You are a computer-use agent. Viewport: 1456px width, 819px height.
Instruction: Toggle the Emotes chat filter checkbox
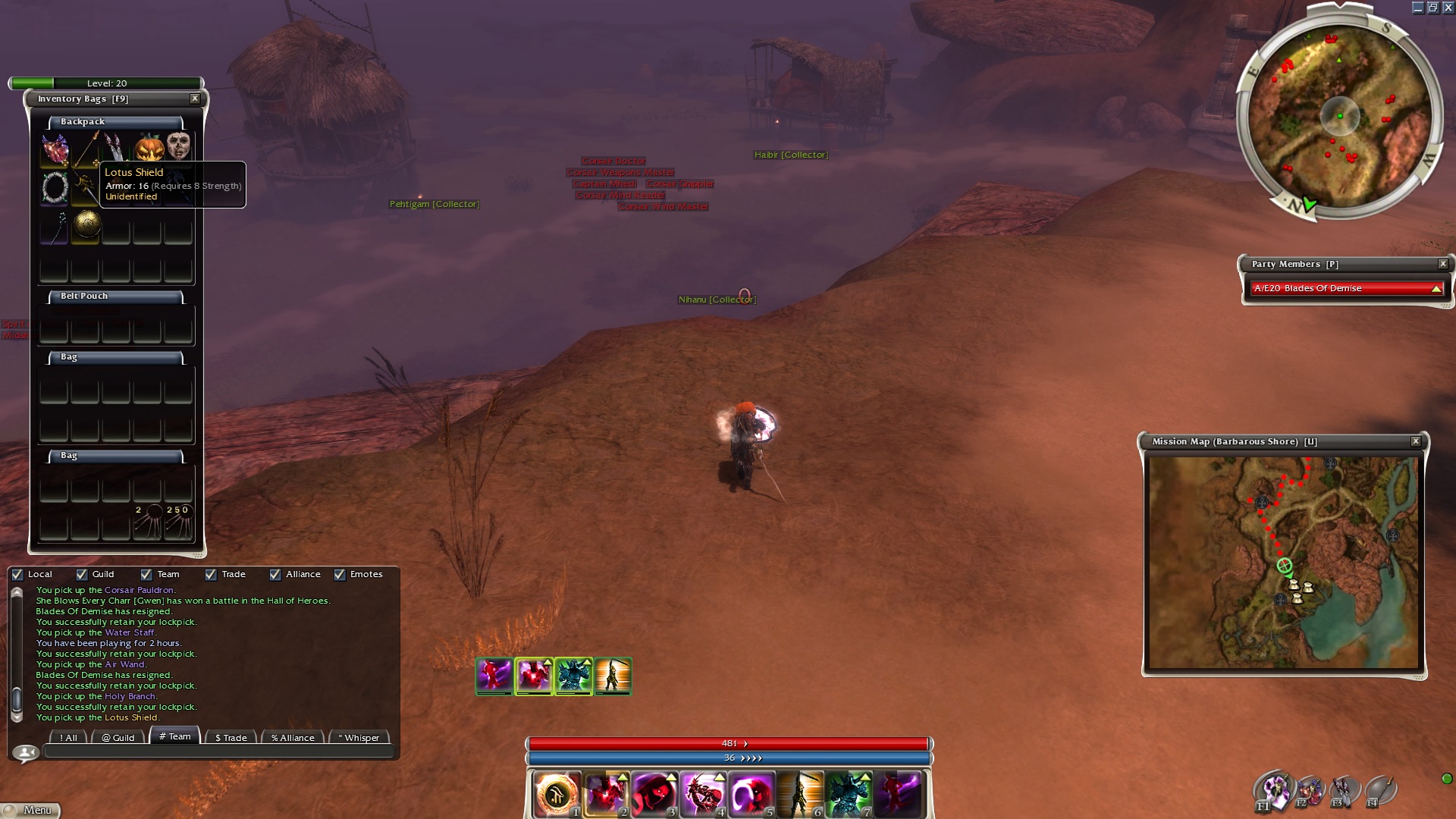pos(340,575)
